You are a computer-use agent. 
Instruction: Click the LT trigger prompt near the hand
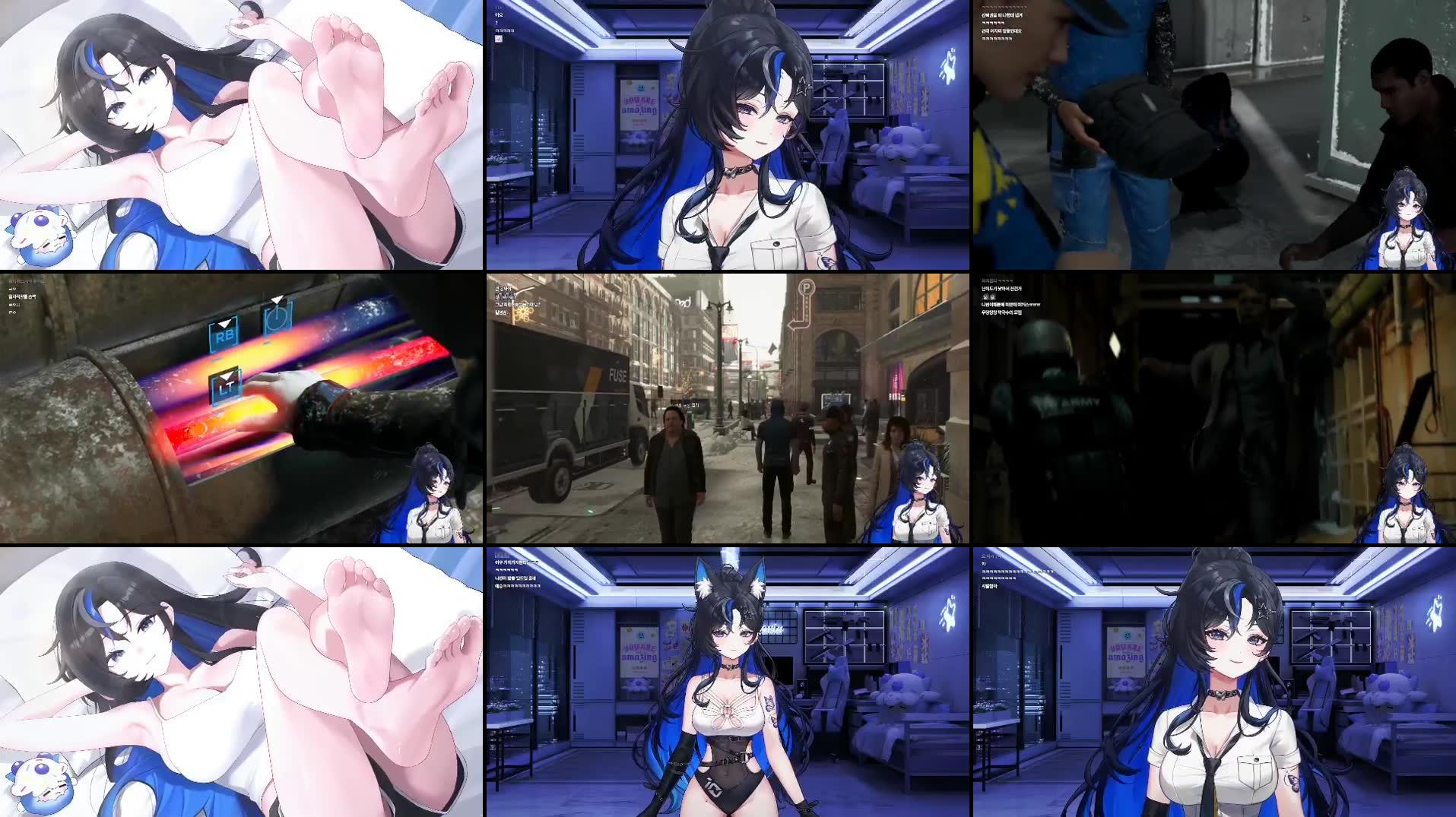point(227,387)
